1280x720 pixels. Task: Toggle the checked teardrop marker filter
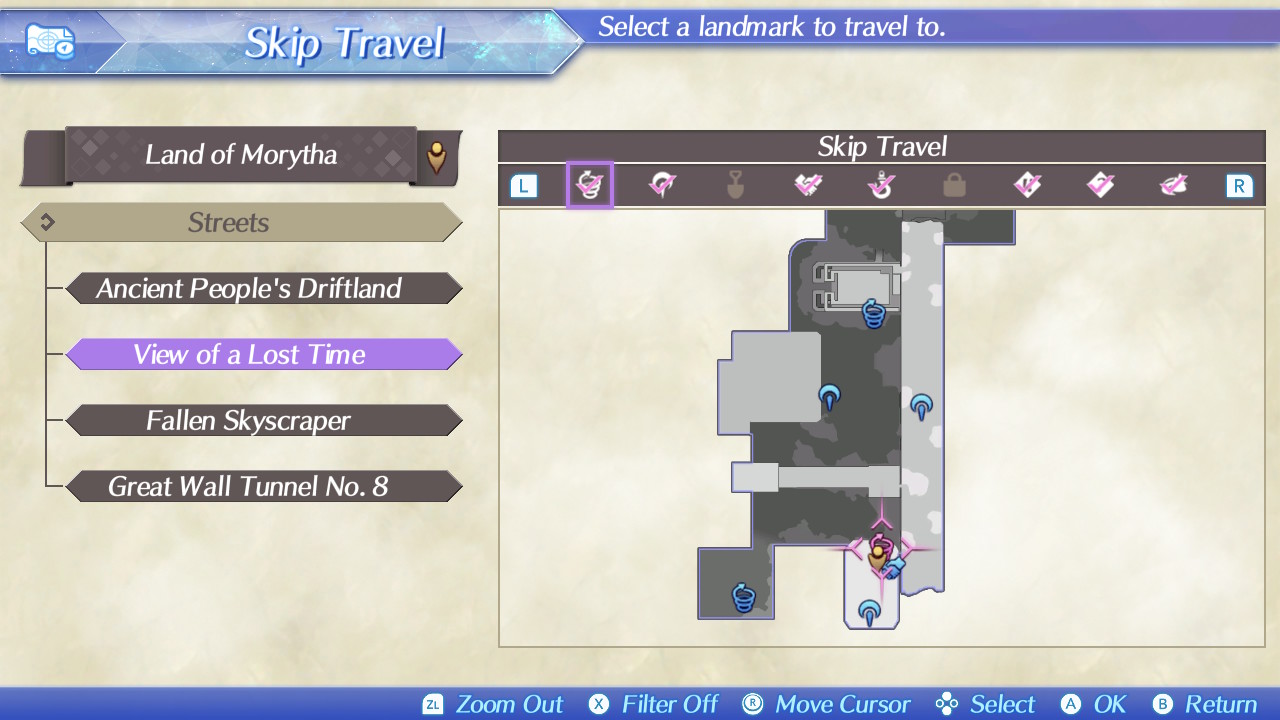(662, 185)
